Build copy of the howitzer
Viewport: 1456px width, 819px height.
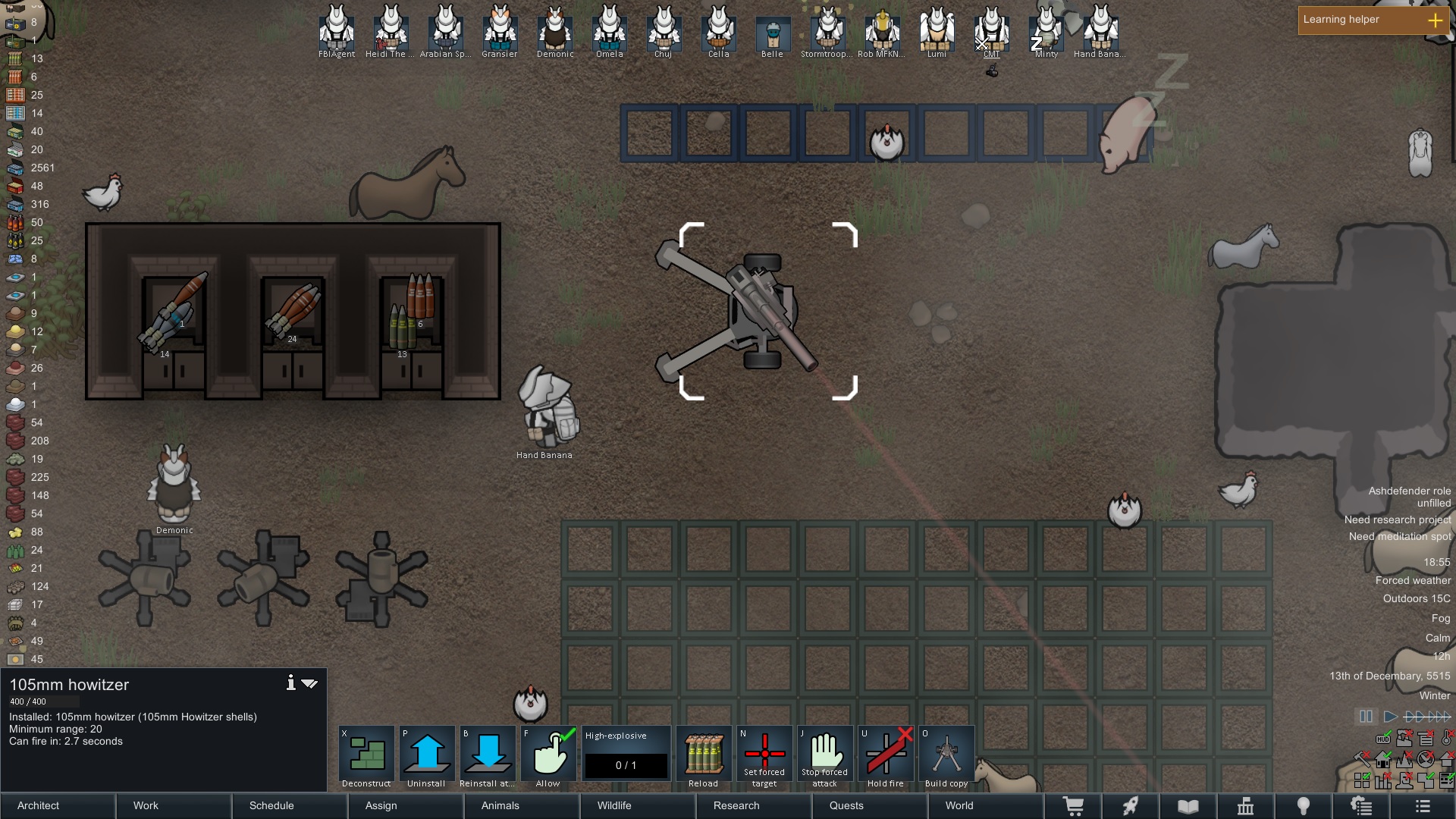pos(946,757)
